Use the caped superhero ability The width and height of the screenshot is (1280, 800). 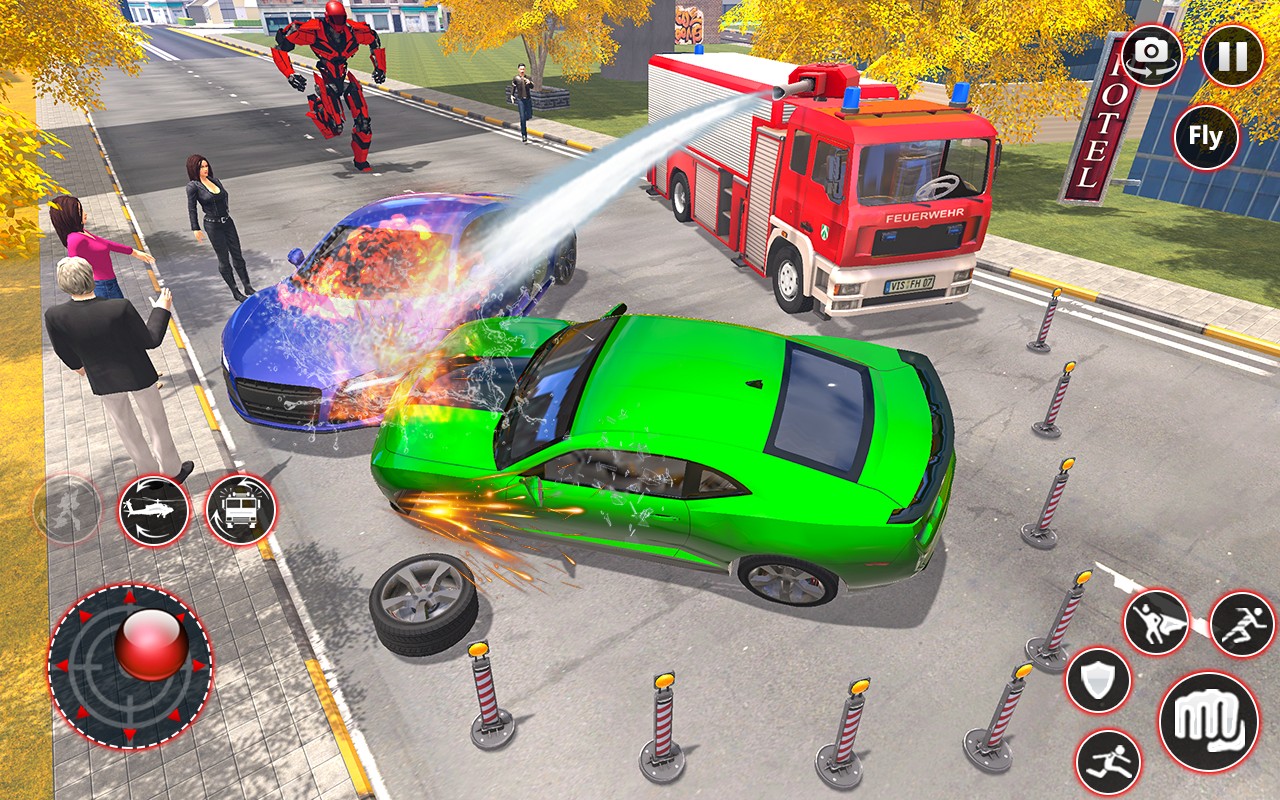coord(1157,622)
